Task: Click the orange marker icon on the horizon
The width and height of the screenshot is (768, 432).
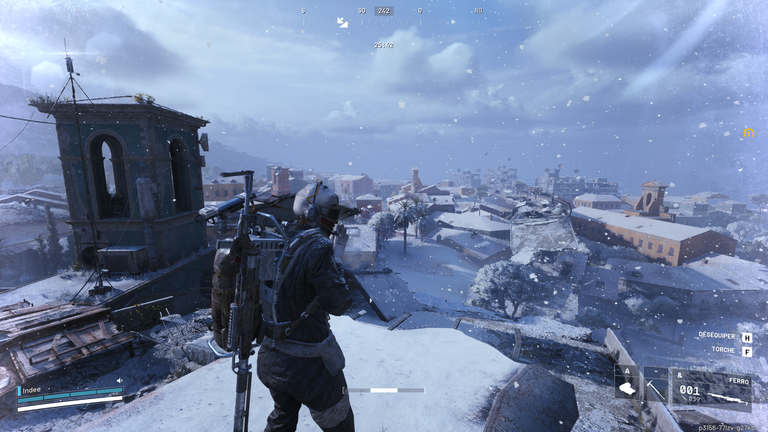Action: (x=747, y=133)
